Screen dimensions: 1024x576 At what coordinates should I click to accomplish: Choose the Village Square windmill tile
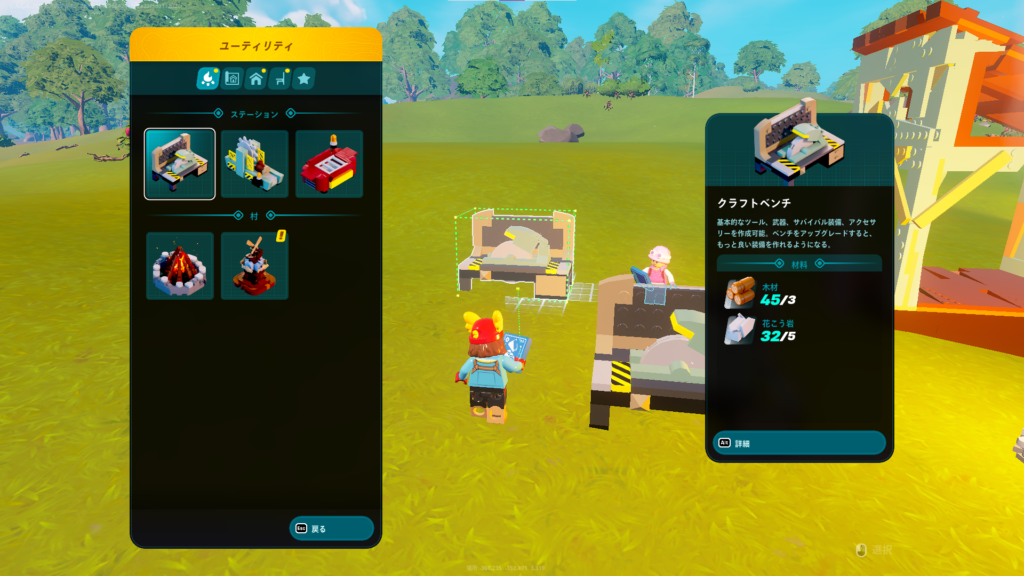(x=254, y=266)
